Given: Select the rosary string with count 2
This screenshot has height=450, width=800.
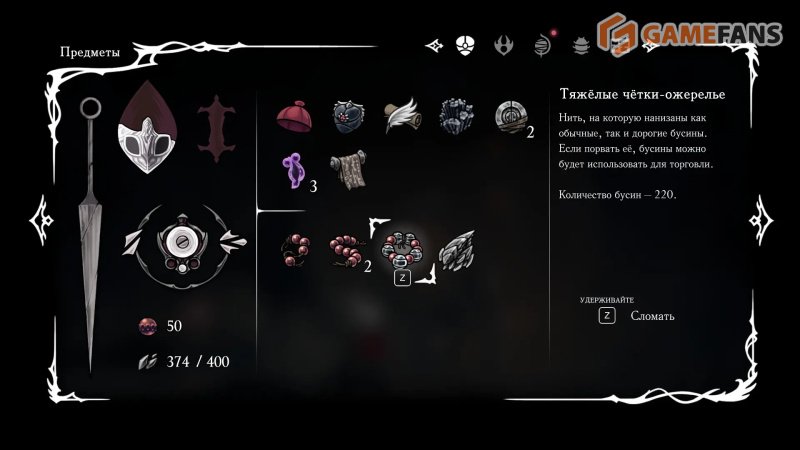Looking at the screenshot, I should (347, 249).
